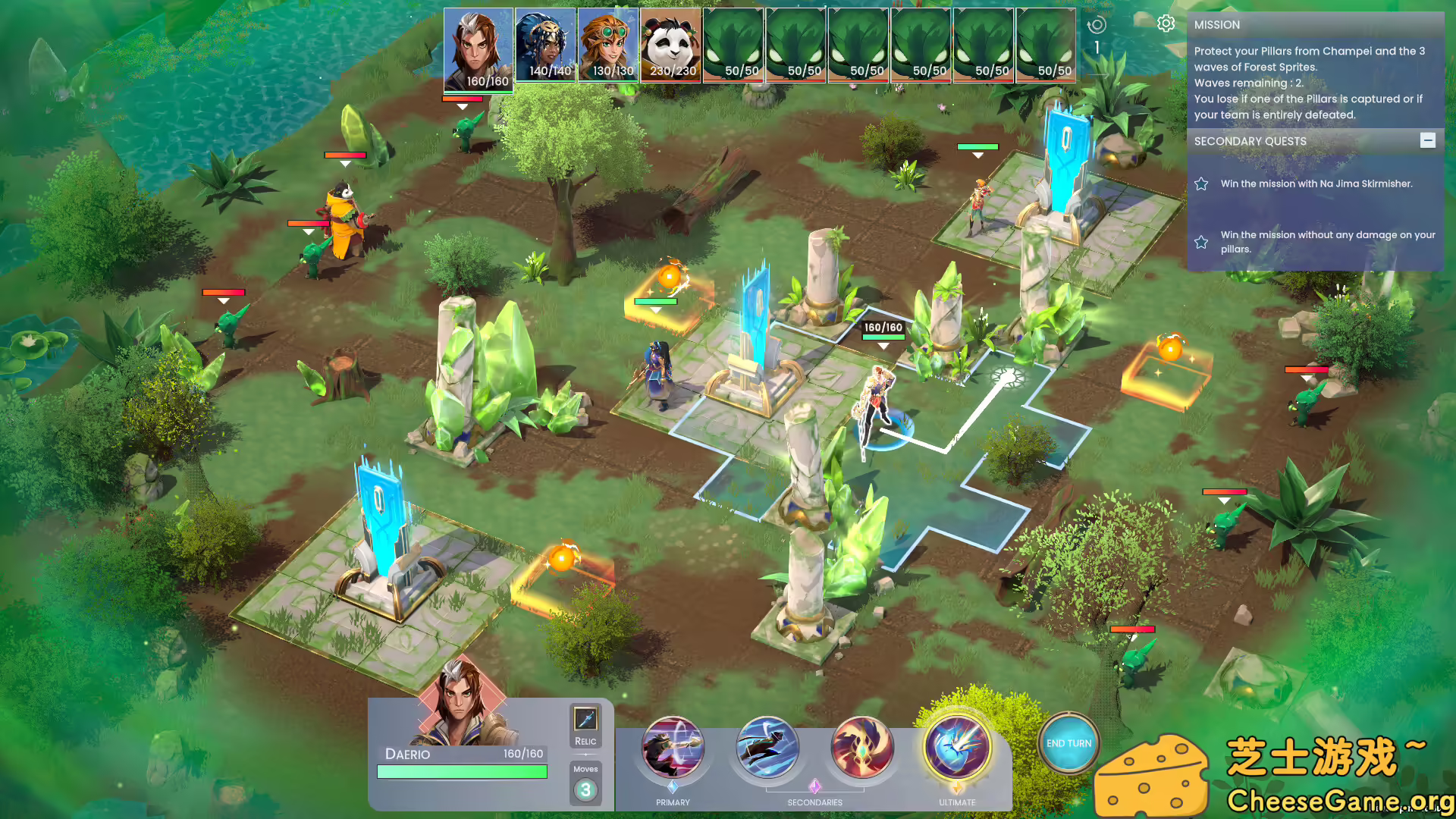Open the Secondaries group divider gem
The width and height of the screenshot is (1456, 819).
pyautogui.click(x=815, y=789)
